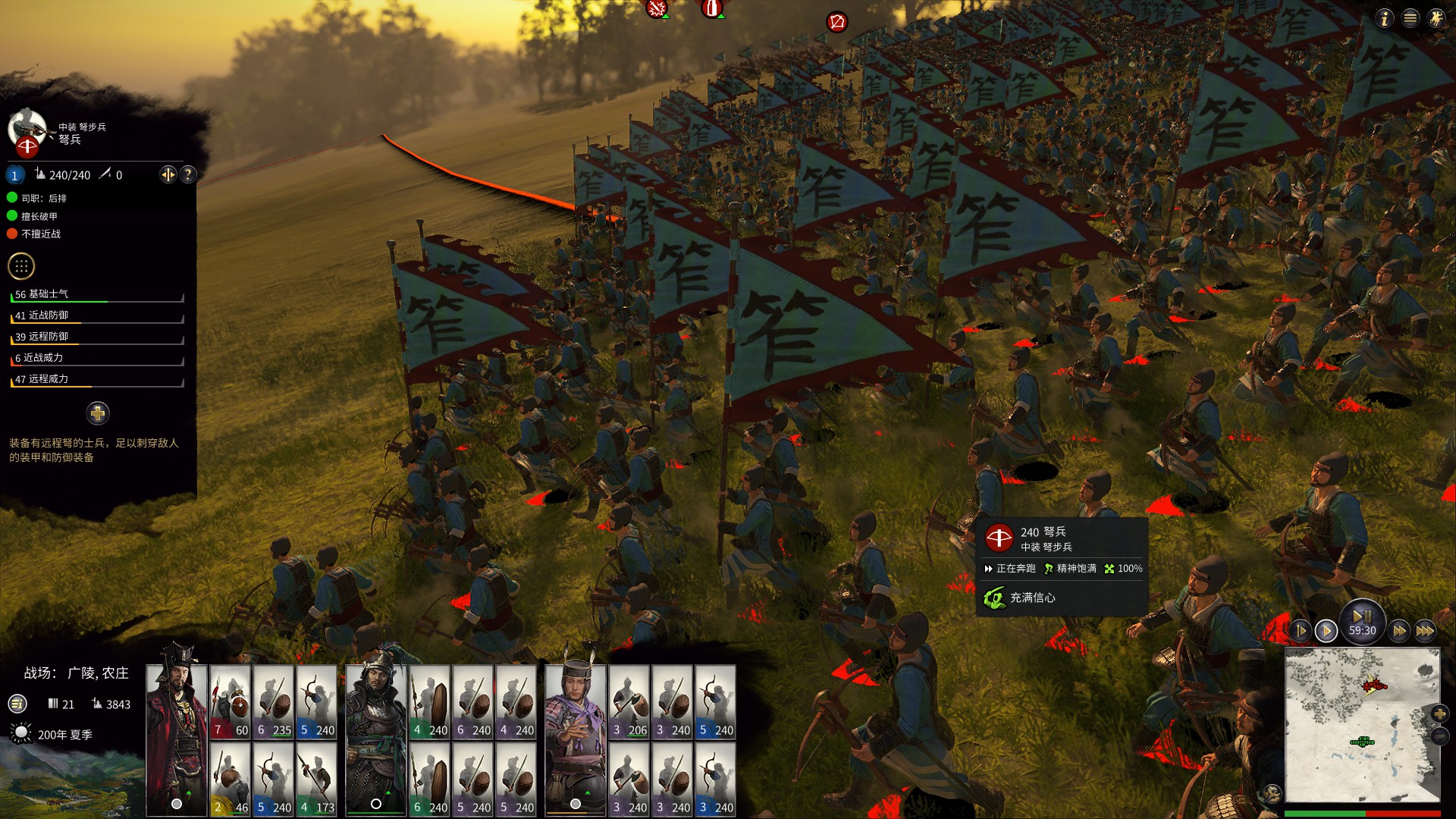Zoom in the minimap with plus button

pyautogui.click(x=1439, y=714)
